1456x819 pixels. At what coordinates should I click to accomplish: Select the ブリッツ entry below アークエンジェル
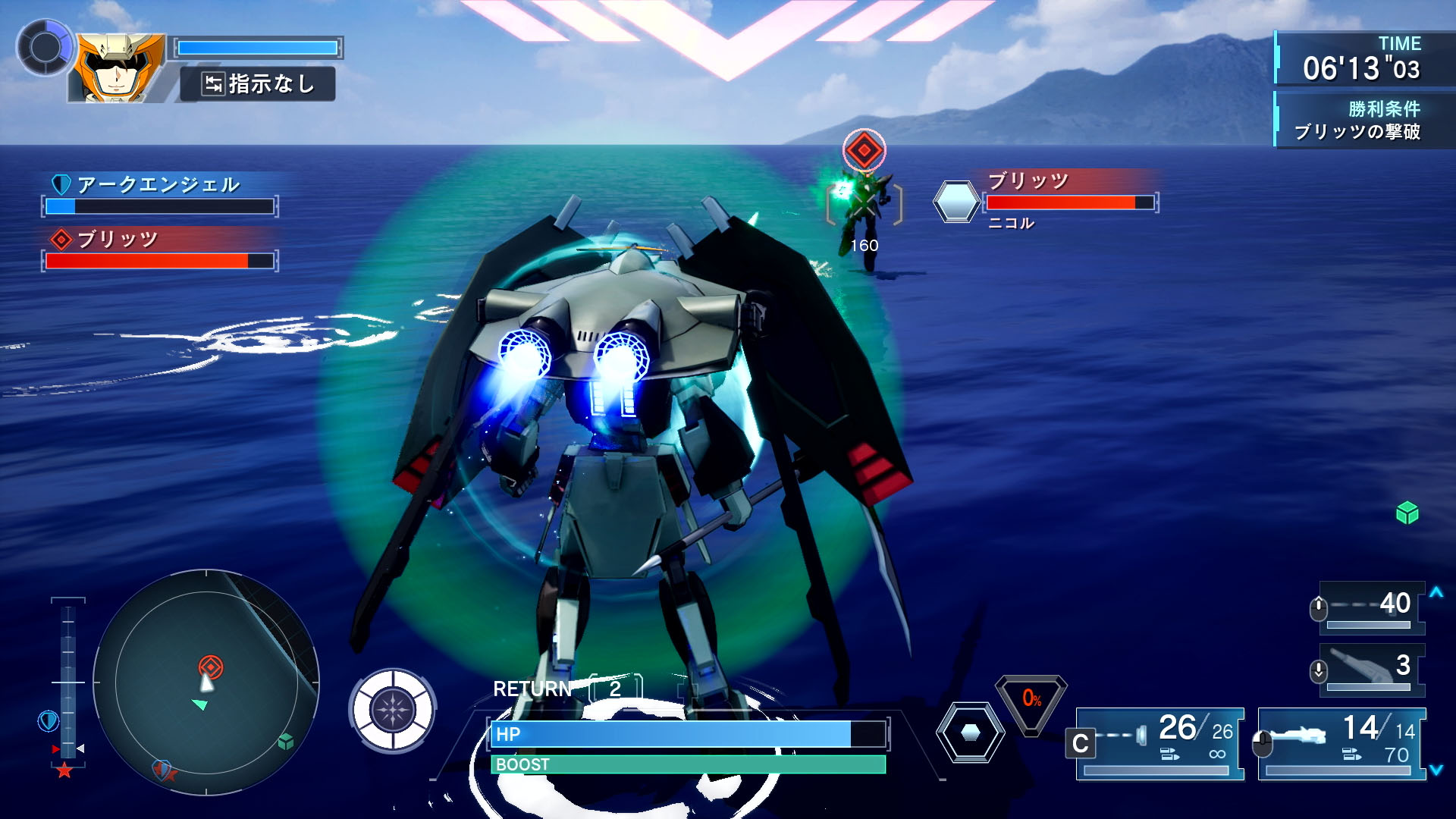tap(159, 249)
